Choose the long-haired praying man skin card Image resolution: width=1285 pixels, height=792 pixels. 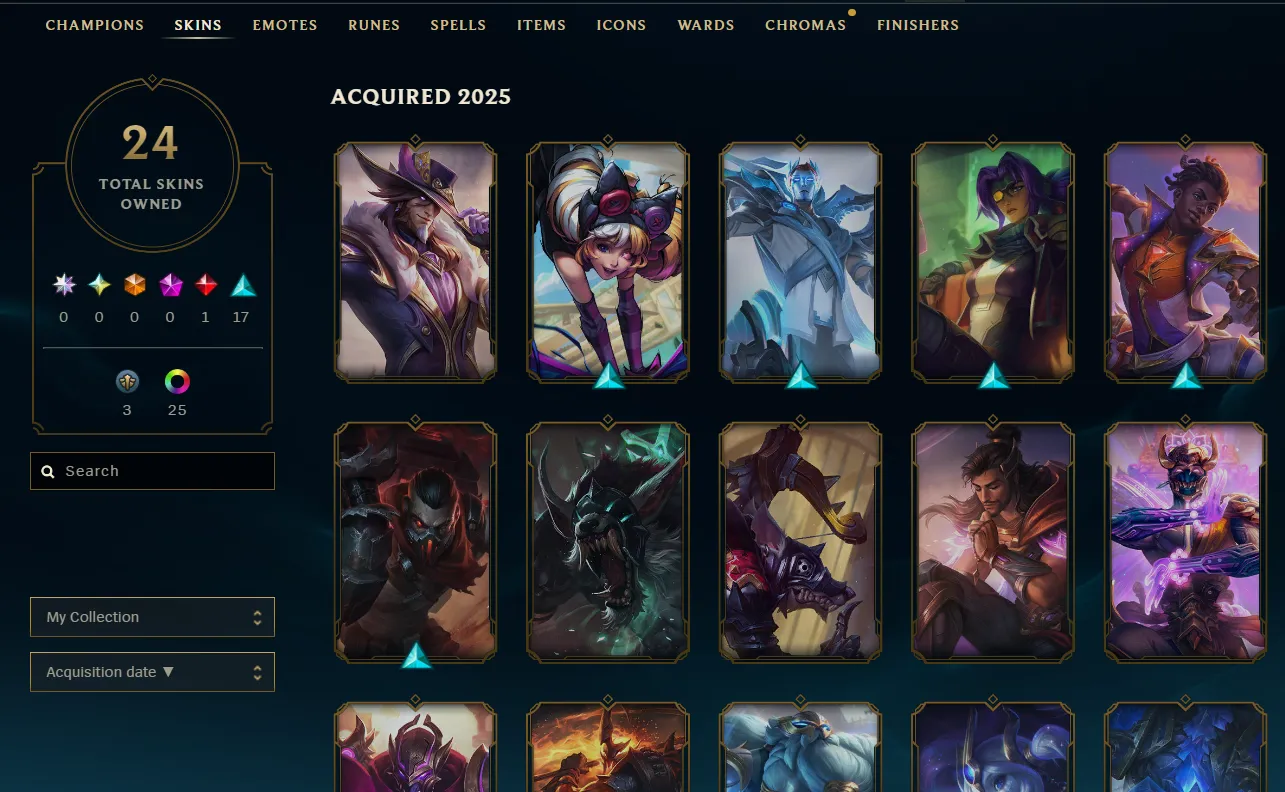click(992, 541)
